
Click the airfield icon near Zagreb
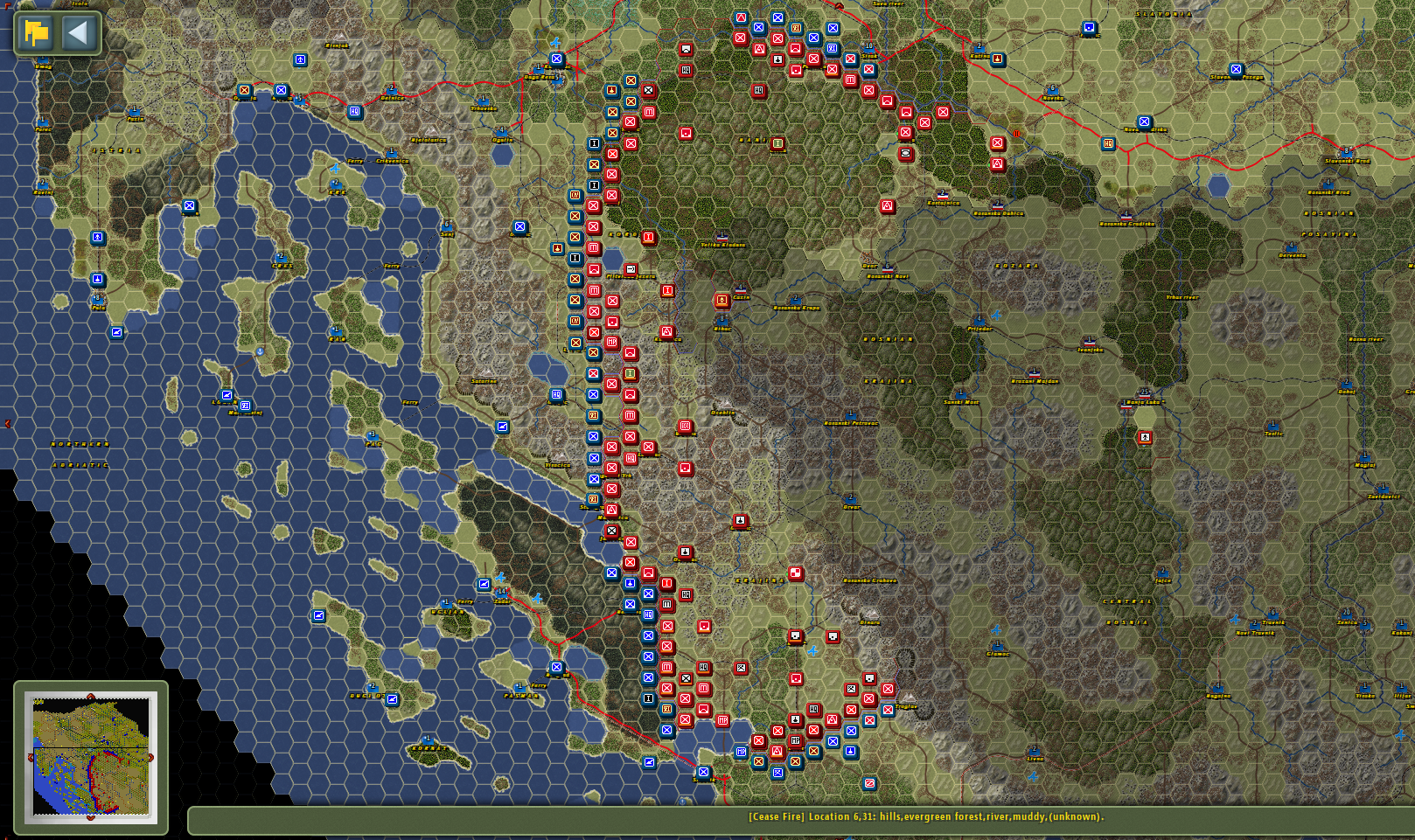[x=555, y=43]
